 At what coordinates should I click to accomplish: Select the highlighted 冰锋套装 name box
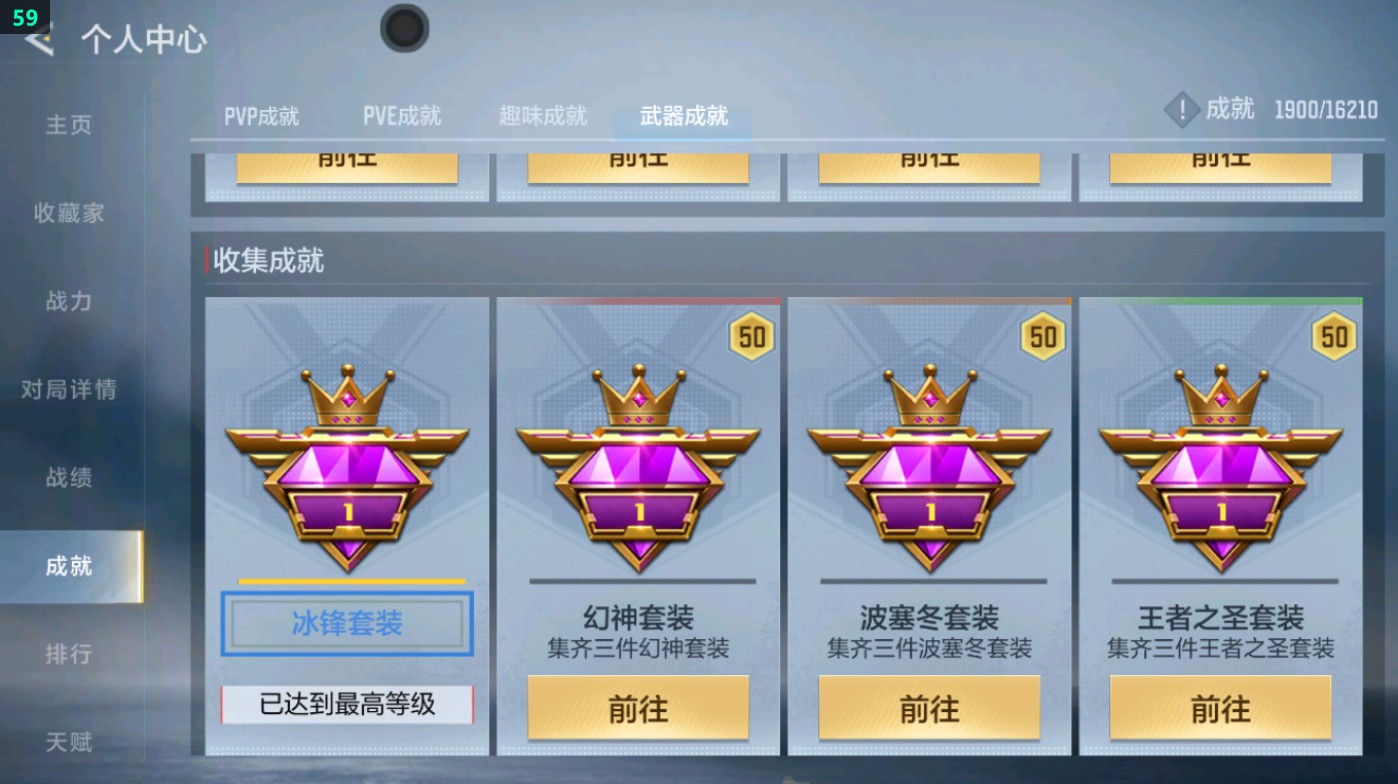coord(346,621)
